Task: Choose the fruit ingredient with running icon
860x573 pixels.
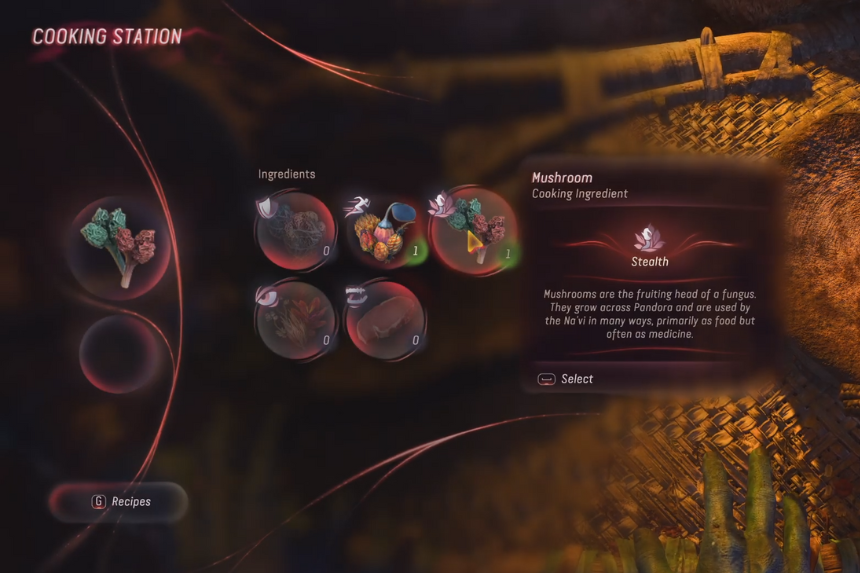Action: tap(385, 230)
